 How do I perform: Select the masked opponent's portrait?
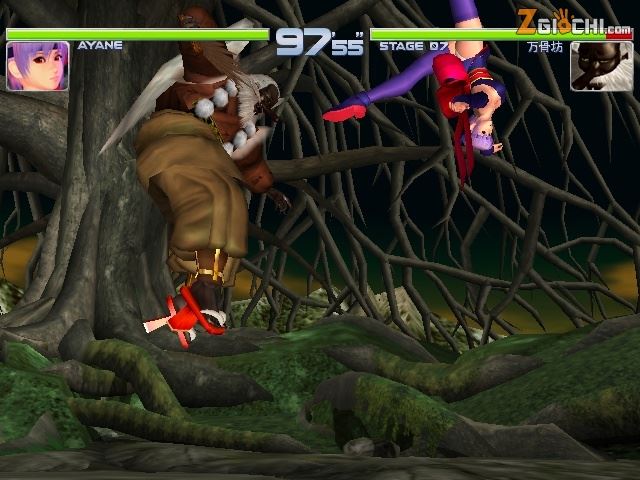coord(601,67)
